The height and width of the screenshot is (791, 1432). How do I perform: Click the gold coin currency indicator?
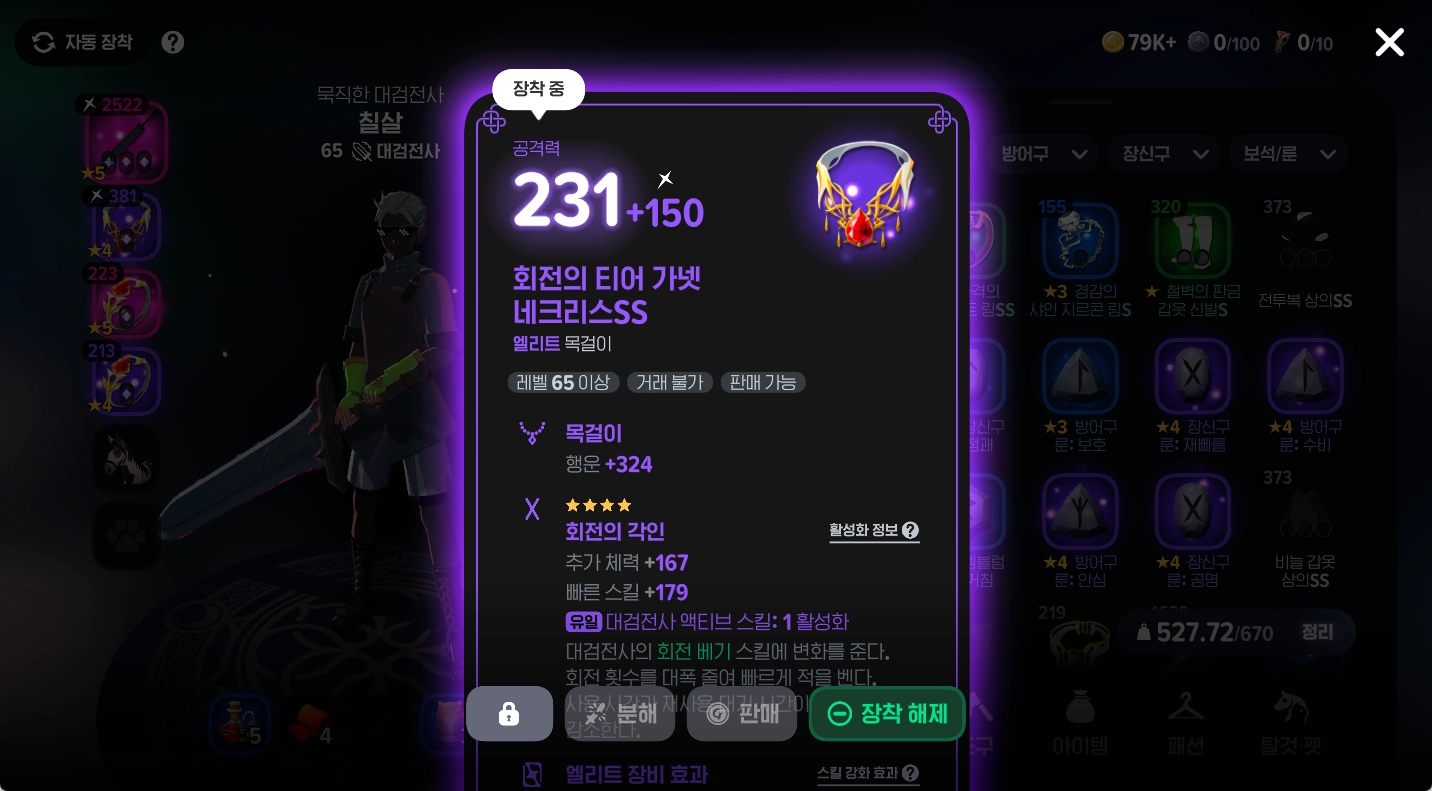pos(1139,42)
